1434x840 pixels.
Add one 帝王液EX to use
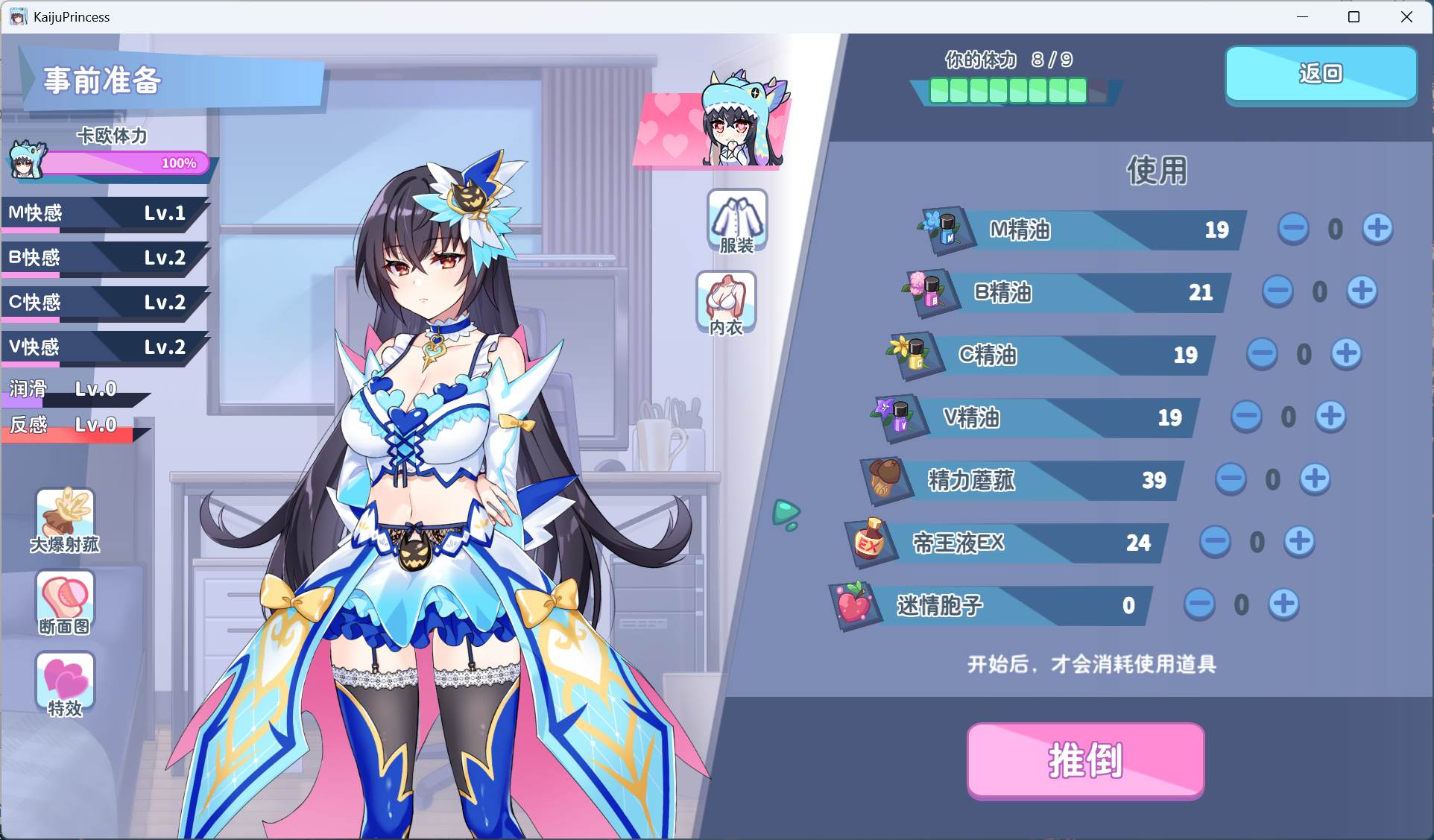pos(1299,541)
